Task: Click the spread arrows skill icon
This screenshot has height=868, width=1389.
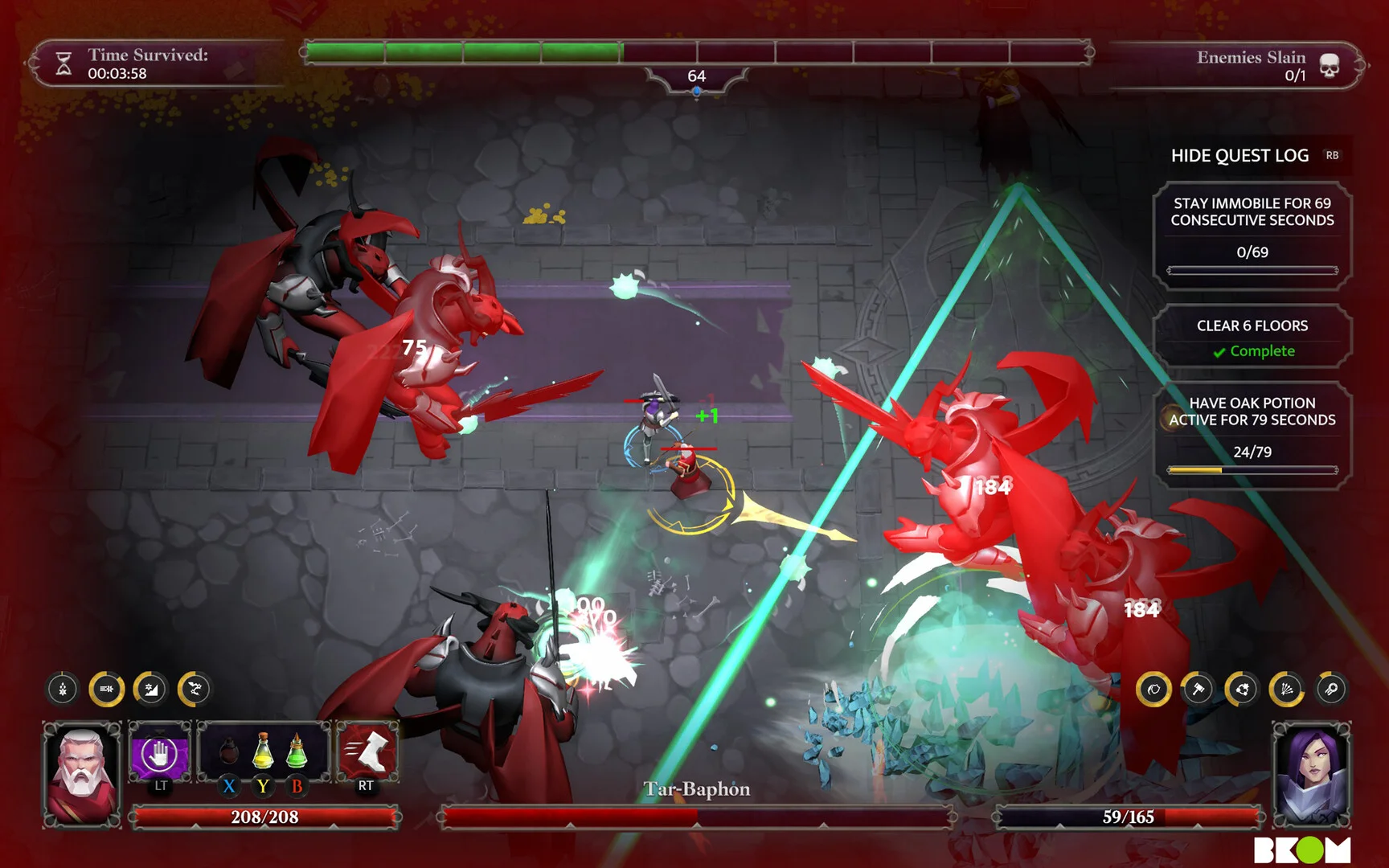Action: pos(1286,690)
